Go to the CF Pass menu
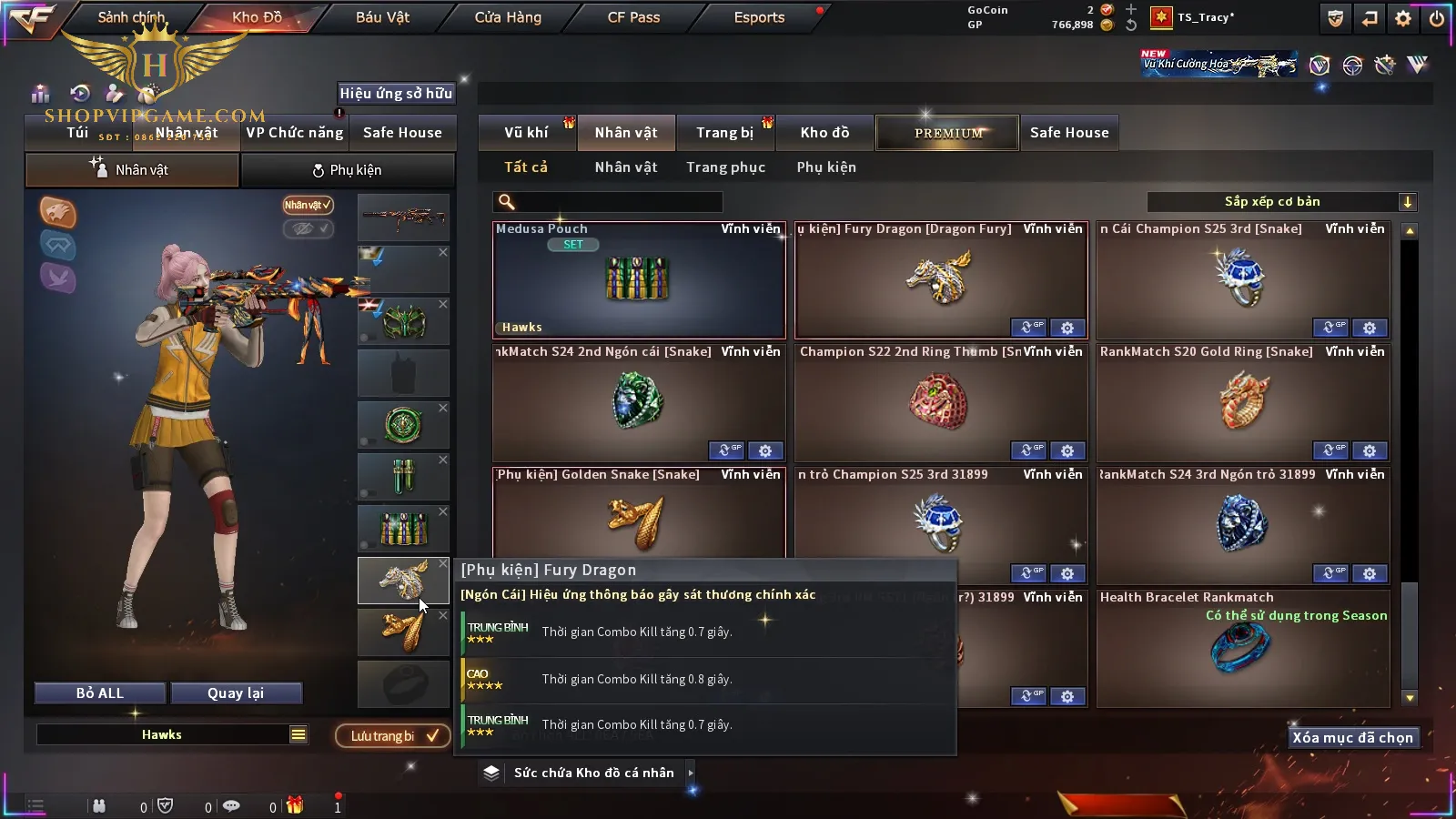 point(633,17)
